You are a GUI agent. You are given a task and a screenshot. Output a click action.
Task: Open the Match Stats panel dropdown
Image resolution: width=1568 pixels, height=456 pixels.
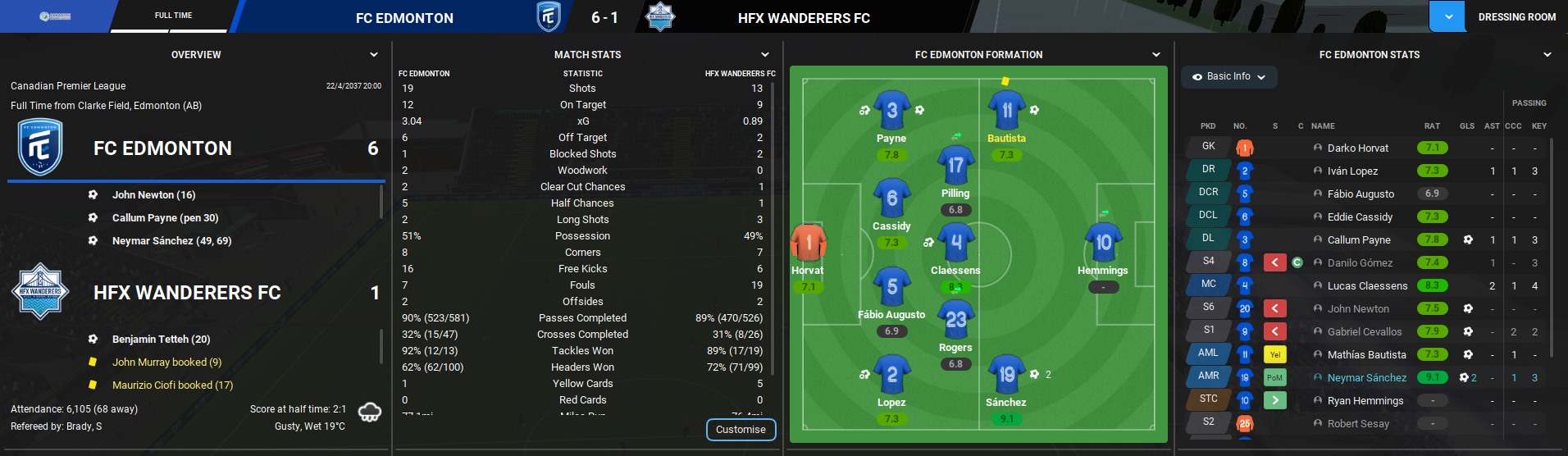tap(765, 55)
